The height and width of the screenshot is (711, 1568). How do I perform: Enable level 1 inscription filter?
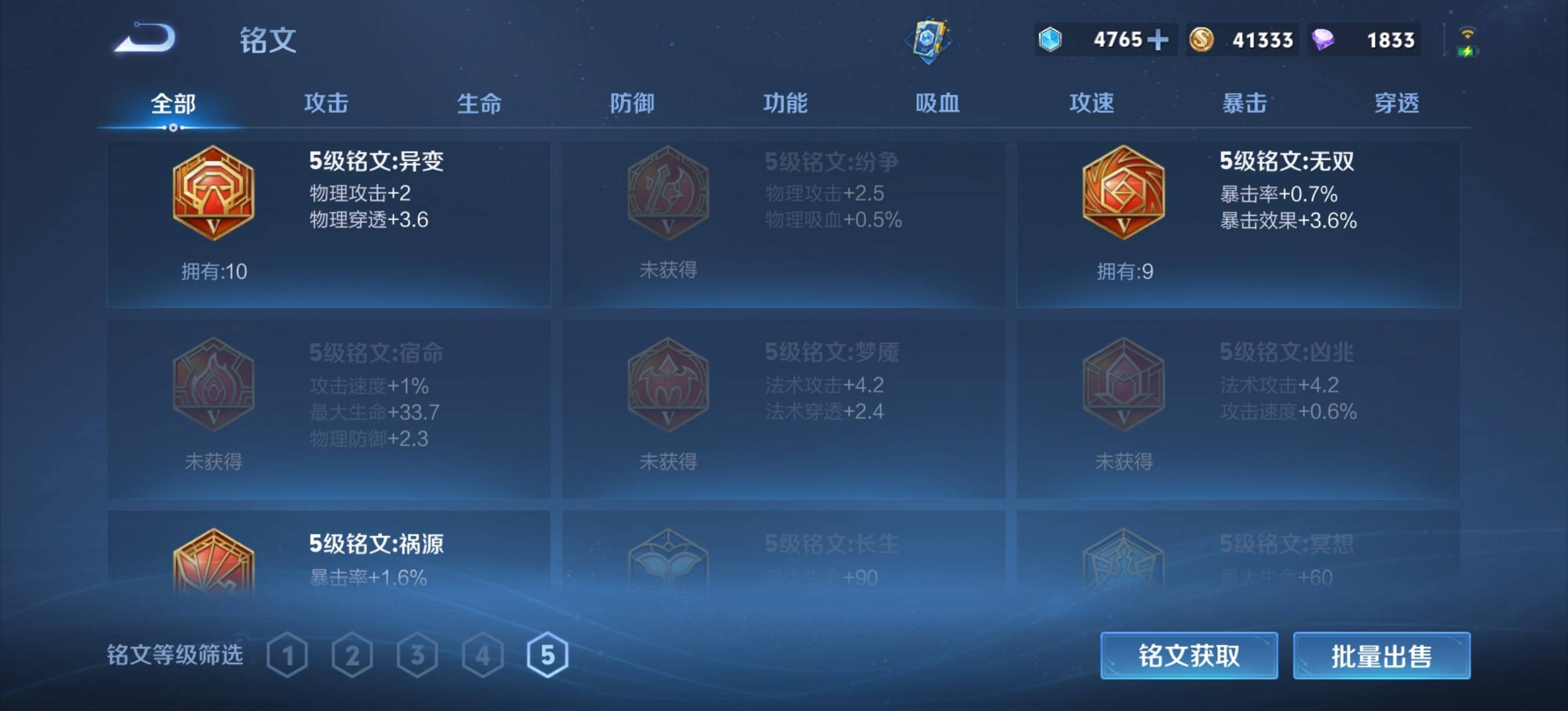pos(287,656)
